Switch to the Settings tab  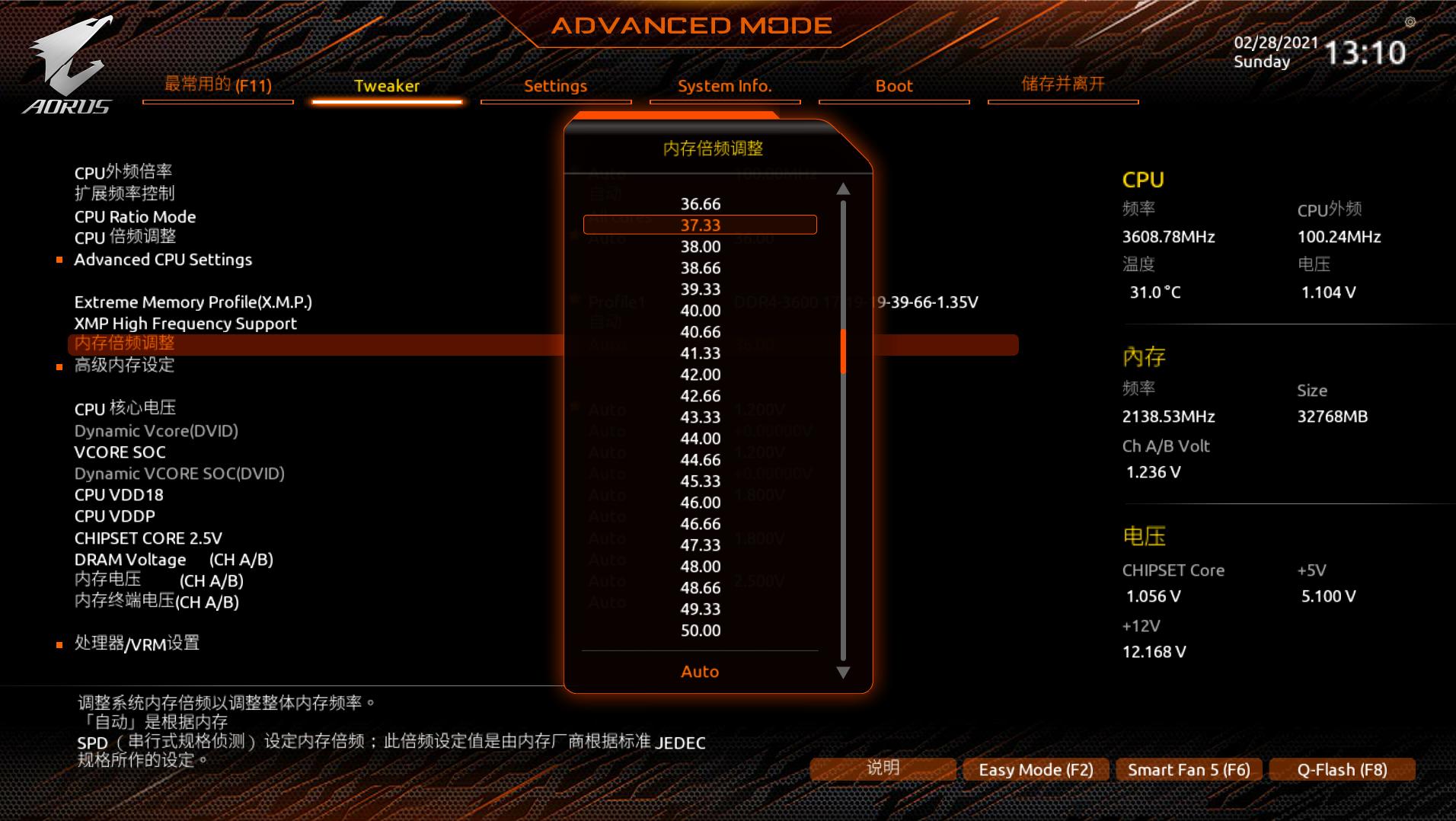click(x=555, y=86)
